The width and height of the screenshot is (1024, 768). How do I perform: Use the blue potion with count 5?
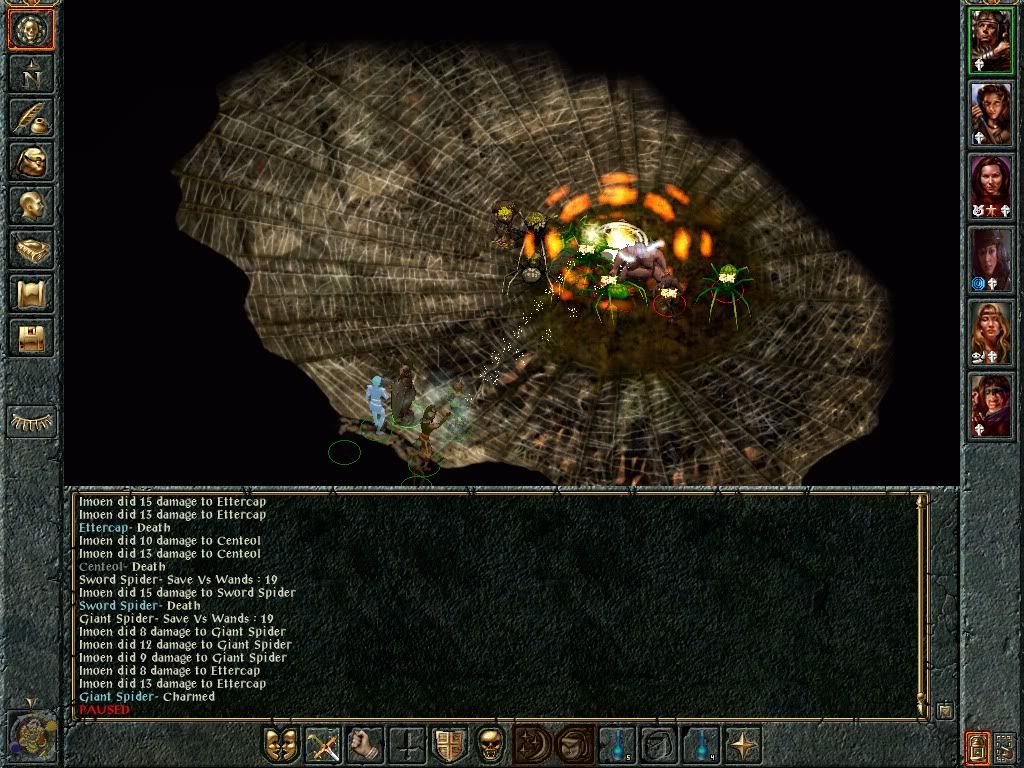click(617, 745)
